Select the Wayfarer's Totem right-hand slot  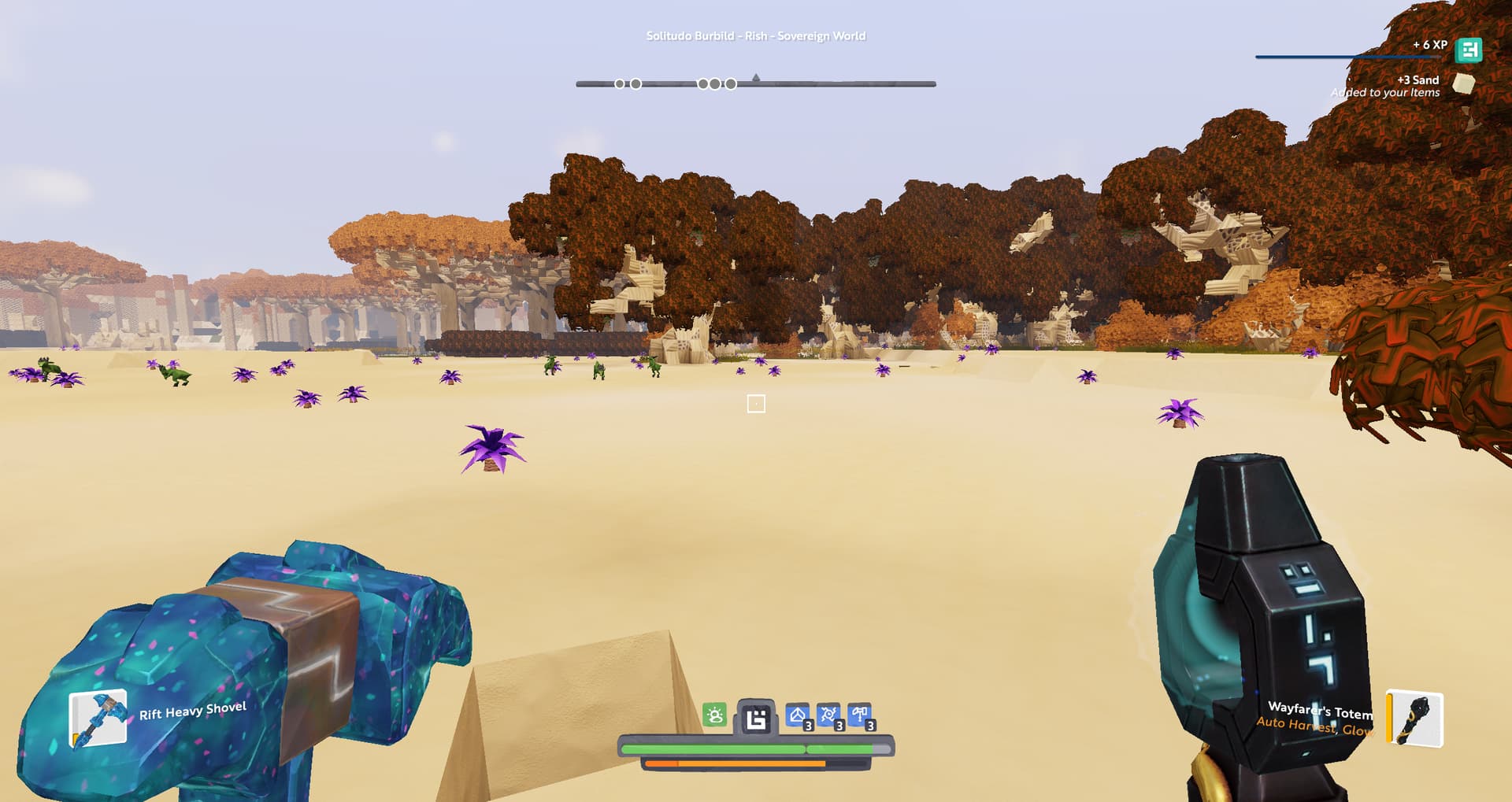click(1414, 718)
